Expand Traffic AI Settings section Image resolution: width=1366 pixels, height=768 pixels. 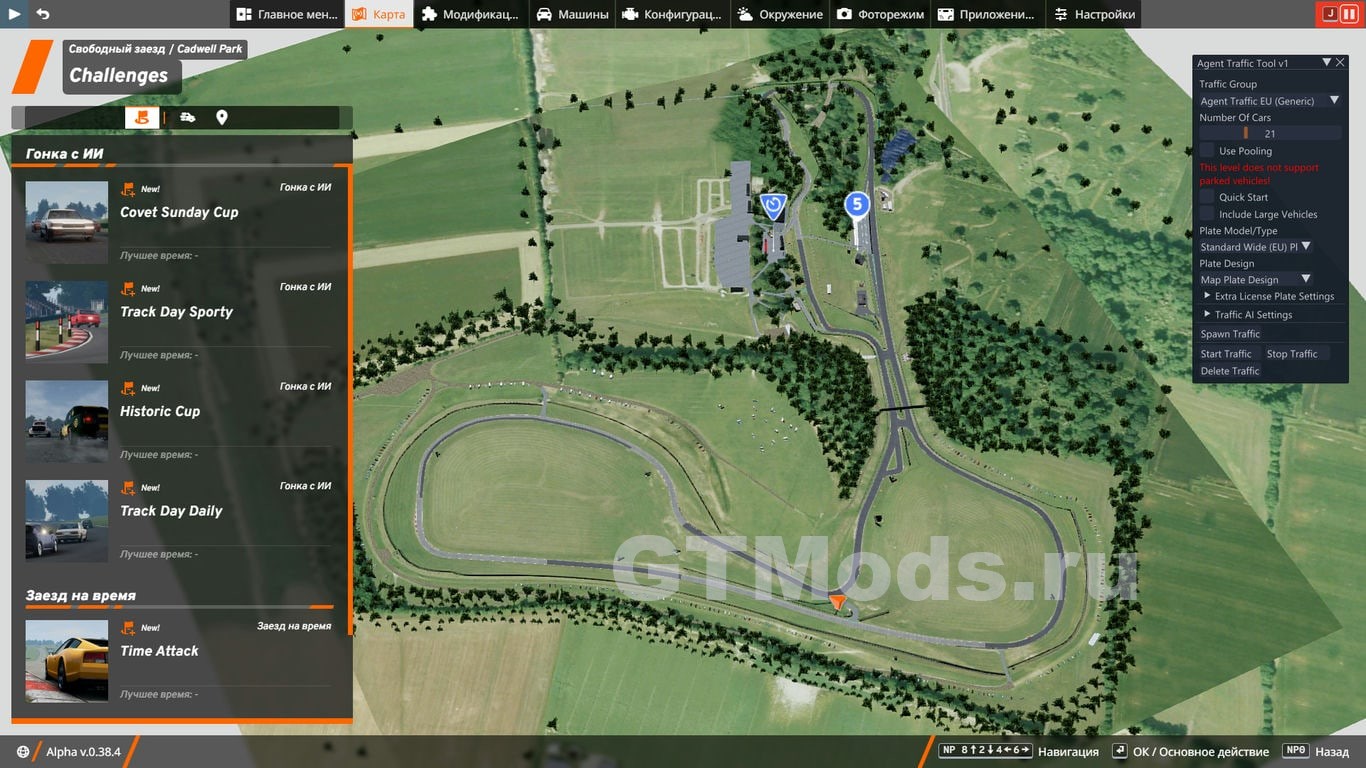point(1253,315)
